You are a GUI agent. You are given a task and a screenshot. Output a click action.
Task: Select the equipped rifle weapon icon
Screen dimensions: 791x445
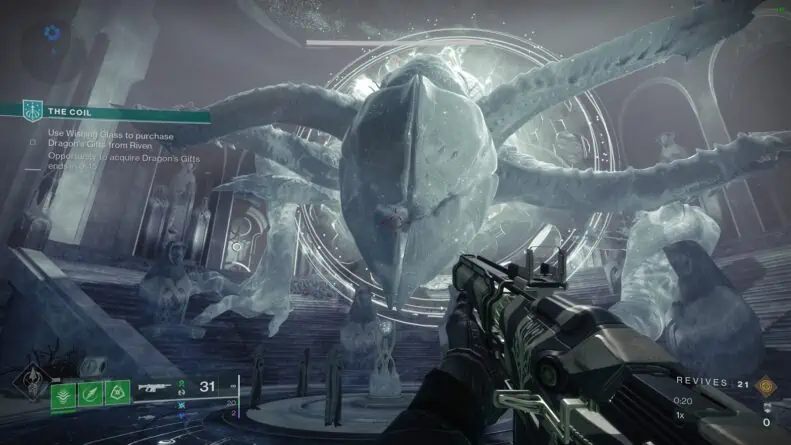click(155, 386)
